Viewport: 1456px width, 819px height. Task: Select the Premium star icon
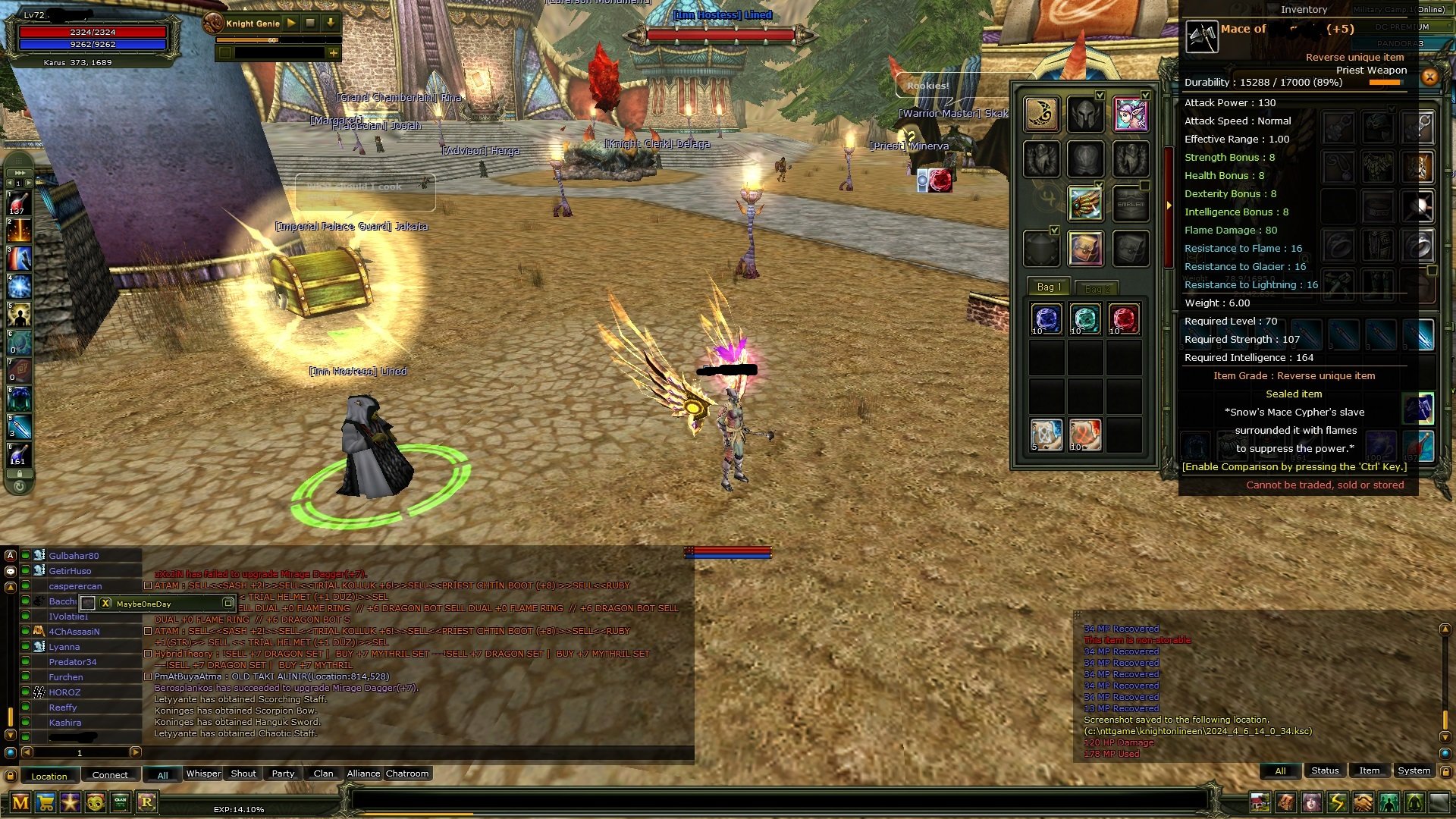(69, 804)
